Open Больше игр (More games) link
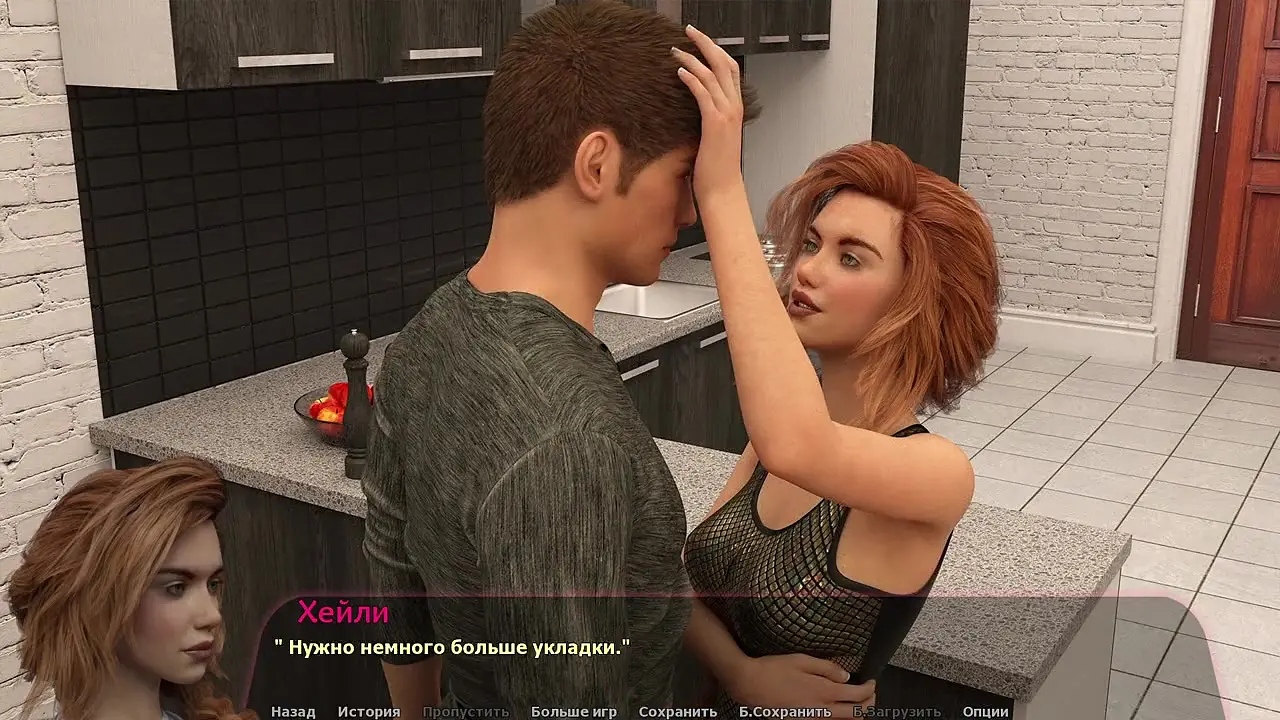This screenshot has width=1280, height=720. pos(573,712)
